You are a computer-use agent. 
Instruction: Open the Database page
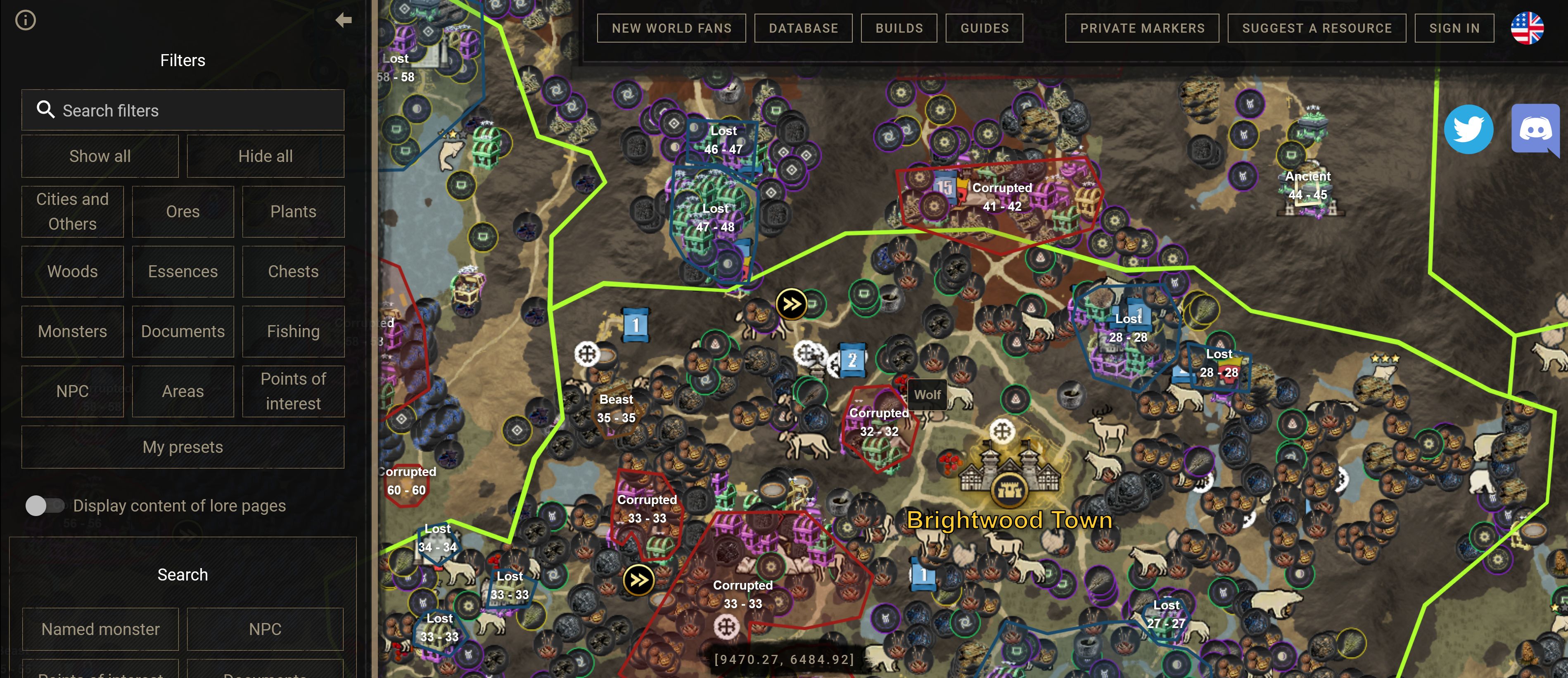[803, 29]
